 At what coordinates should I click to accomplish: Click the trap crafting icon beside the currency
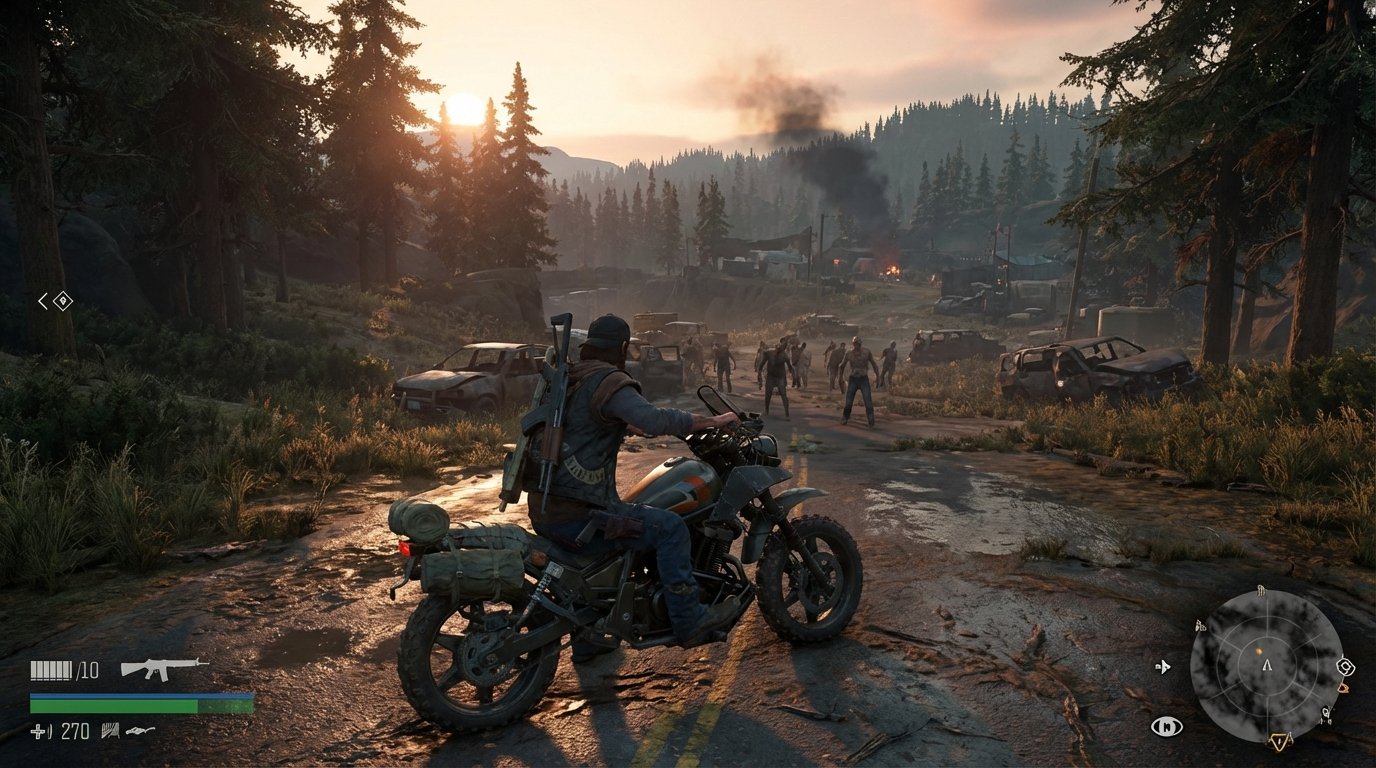tap(110, 731)
